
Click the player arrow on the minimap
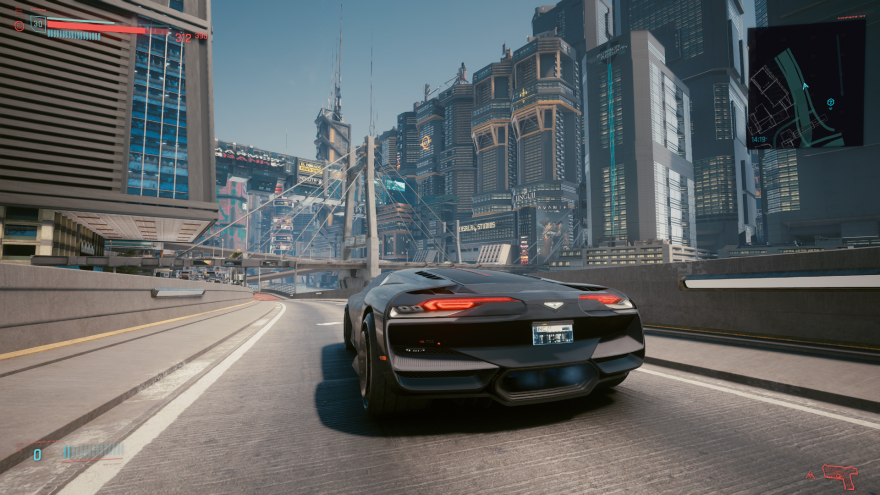point(805,86)
